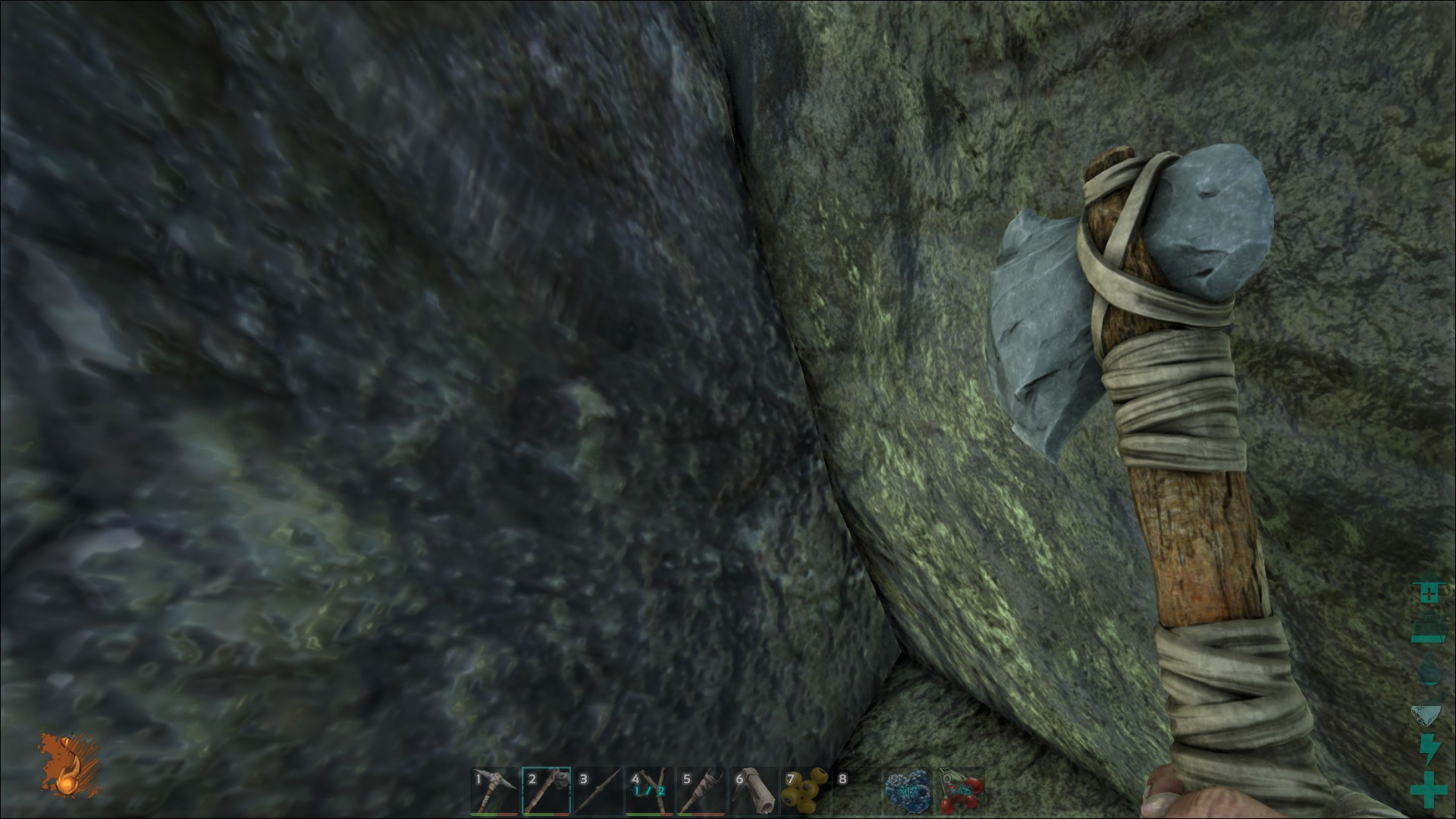The image size is (1456, 819).
Task: Click the green health cross icon
Action: point(1428,791)
